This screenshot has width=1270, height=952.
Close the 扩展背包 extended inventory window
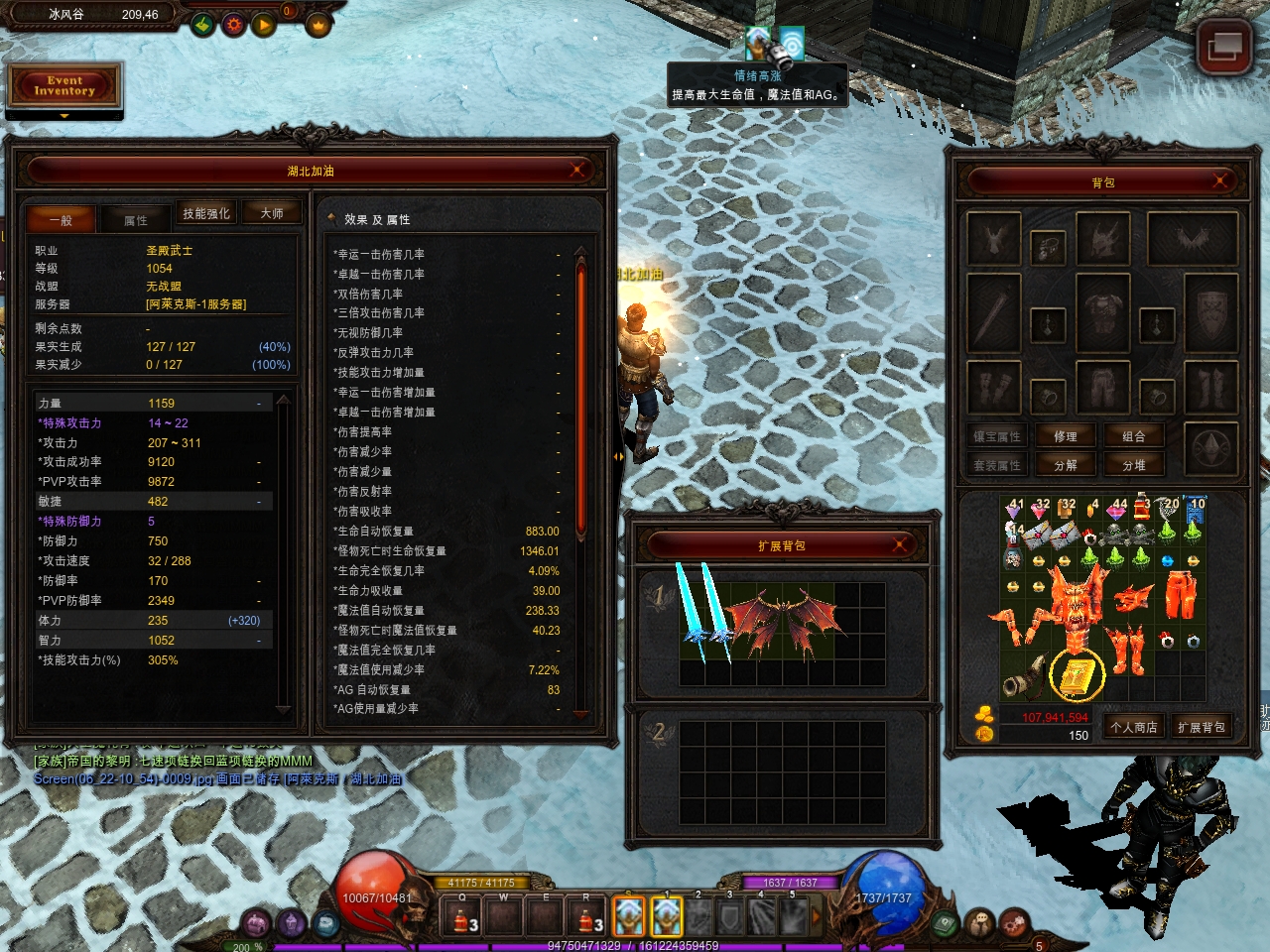coord(900,544)
